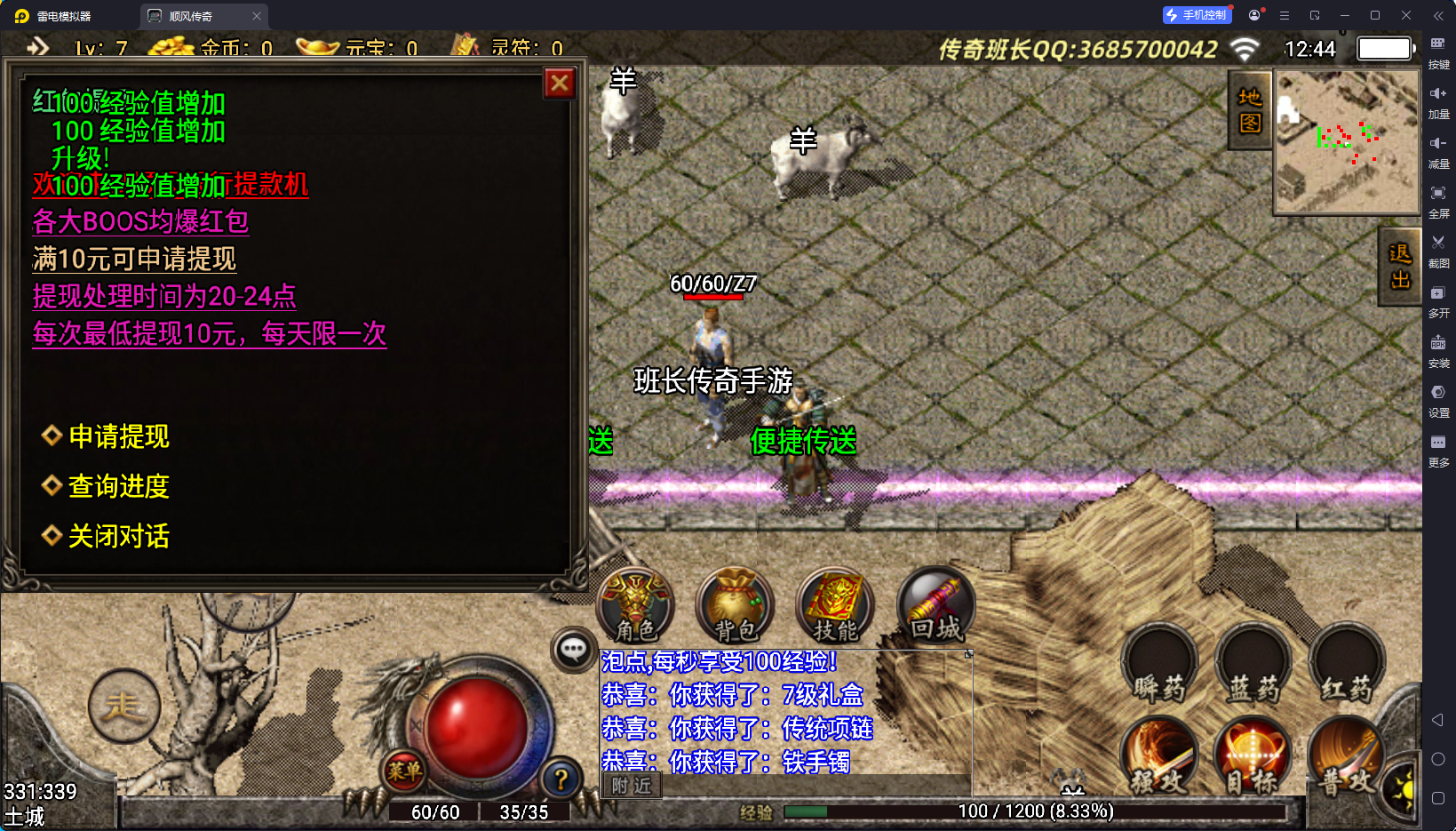
Task: Choose 关闭对话 to end the conversation
Action: point(118,536)
